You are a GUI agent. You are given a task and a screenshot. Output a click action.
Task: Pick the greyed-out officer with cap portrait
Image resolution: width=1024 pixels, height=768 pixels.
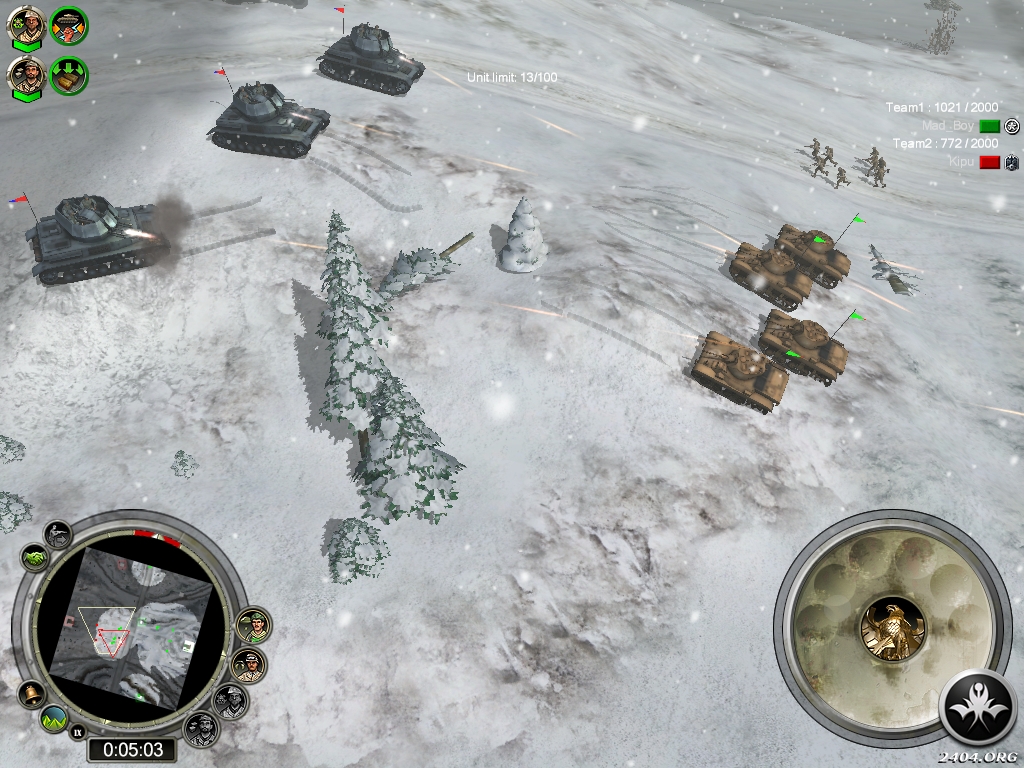click(x=231, y=700)
